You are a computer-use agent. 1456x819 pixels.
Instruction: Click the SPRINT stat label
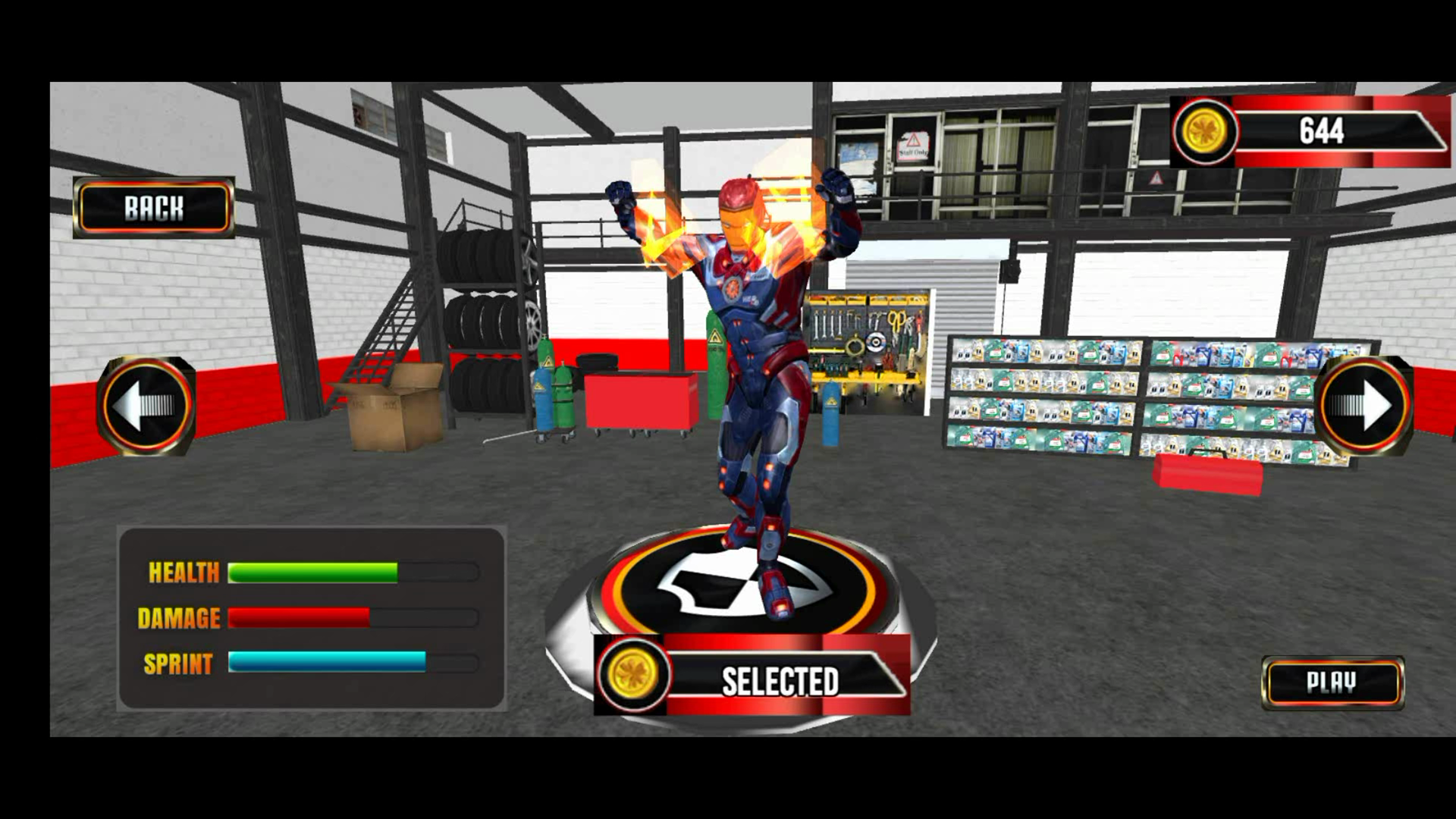177,664
